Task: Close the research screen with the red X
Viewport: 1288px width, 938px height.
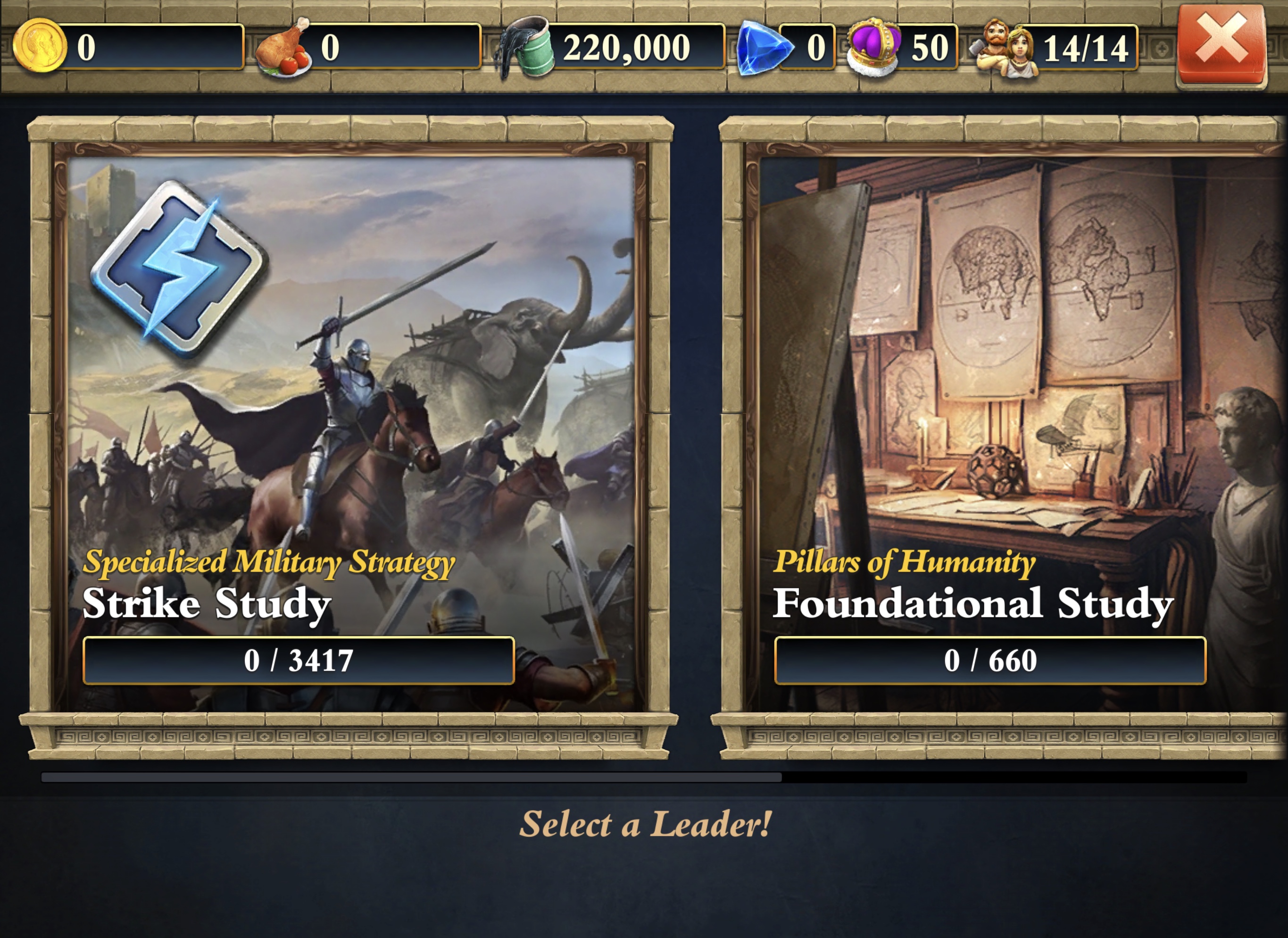Action: tap(1222, 45)
